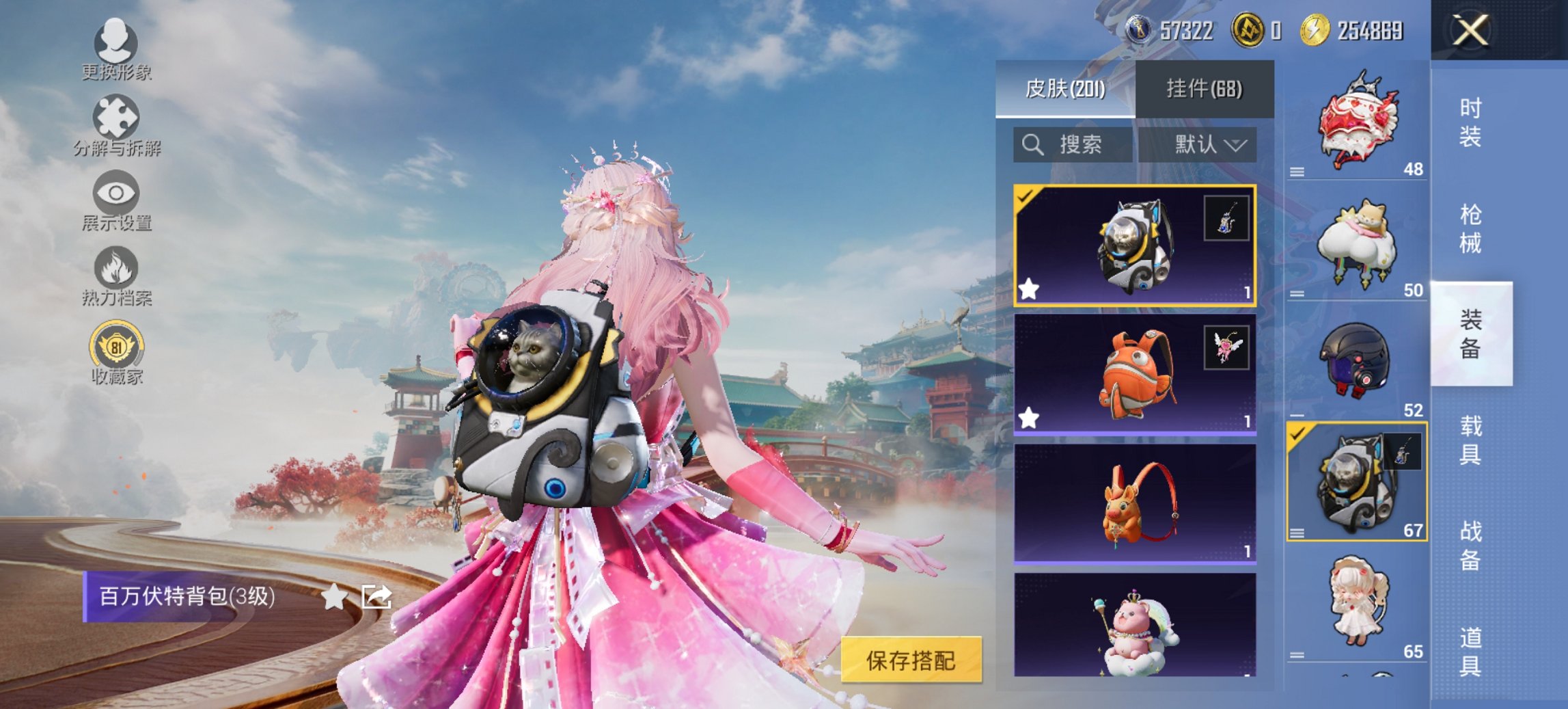
Task: Open the 收藏家 collector level page
Action: point(116,356)
